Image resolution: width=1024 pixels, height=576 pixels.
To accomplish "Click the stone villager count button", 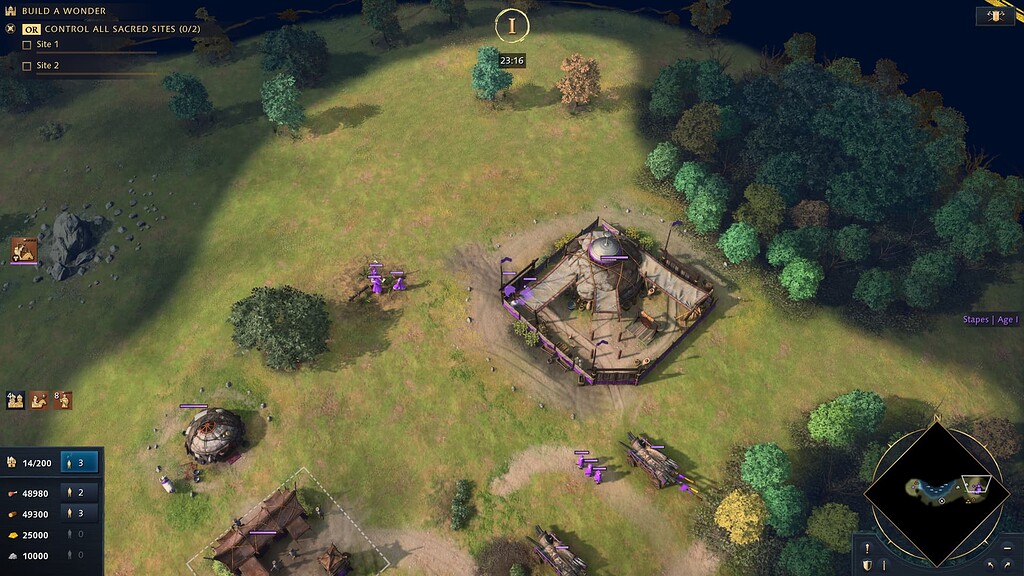I will click(80, 555).
